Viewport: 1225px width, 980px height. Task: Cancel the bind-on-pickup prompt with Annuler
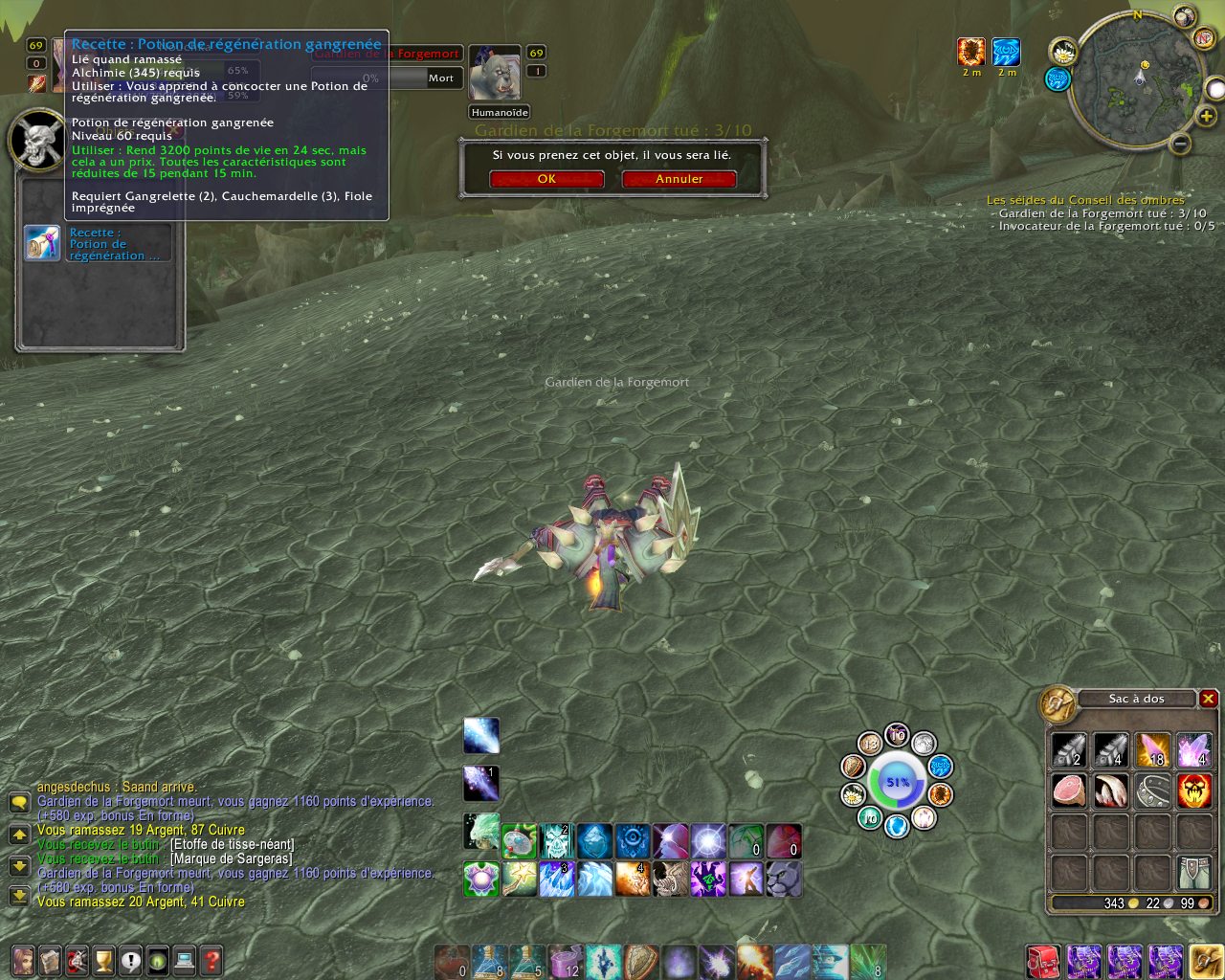click(679, 179)
